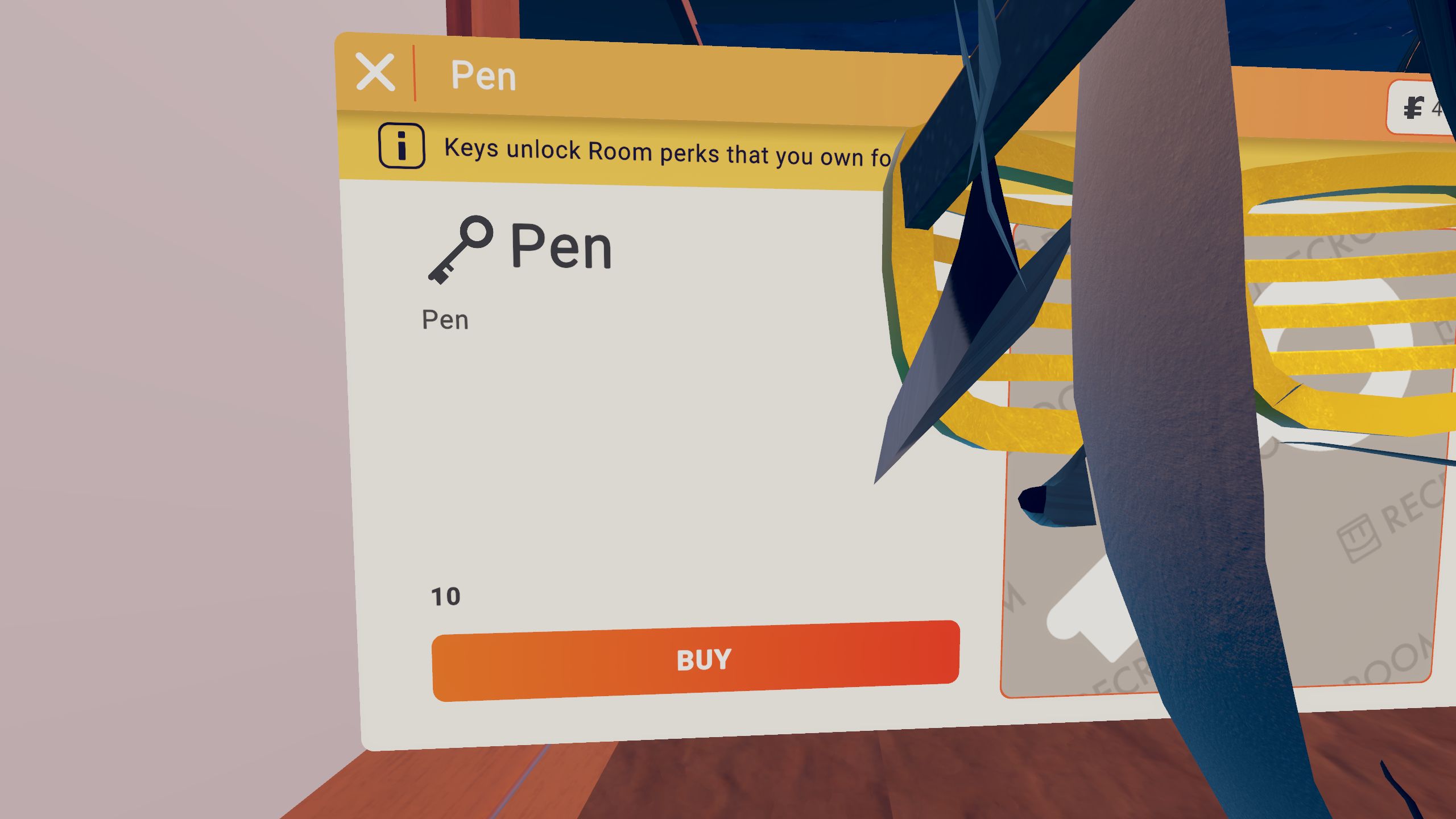
Task: Click the price value 10 above BUY
Action: click(447, 595)
